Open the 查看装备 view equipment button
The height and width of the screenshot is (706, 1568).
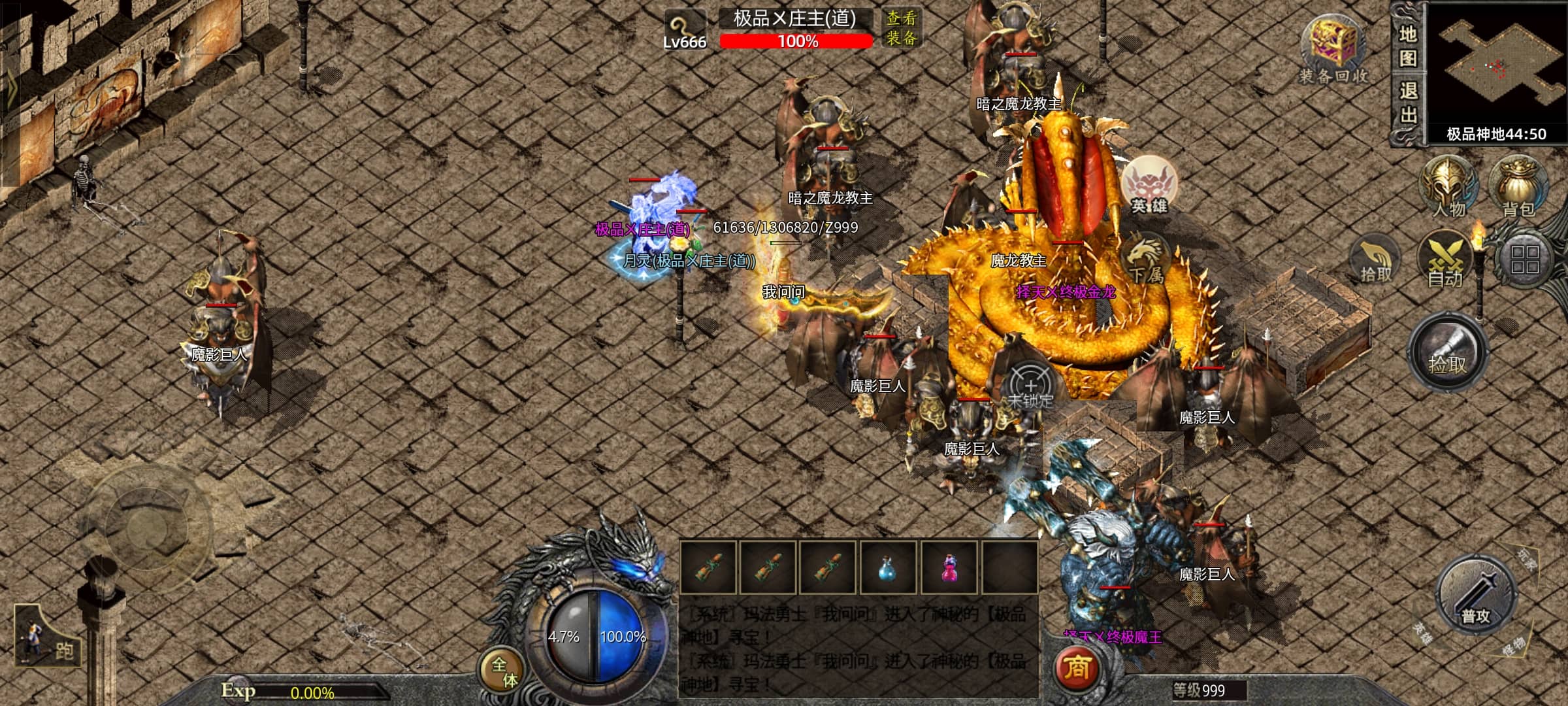(x=902, y=29)
